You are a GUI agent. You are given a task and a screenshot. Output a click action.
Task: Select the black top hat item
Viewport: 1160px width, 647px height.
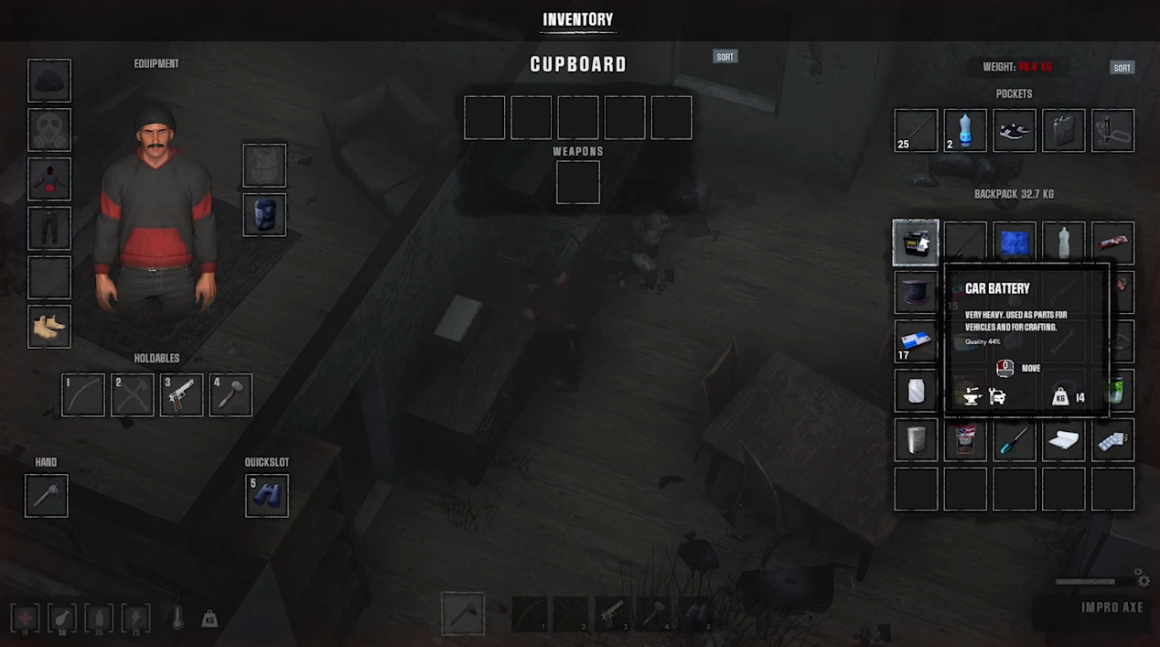coord(916,292)
